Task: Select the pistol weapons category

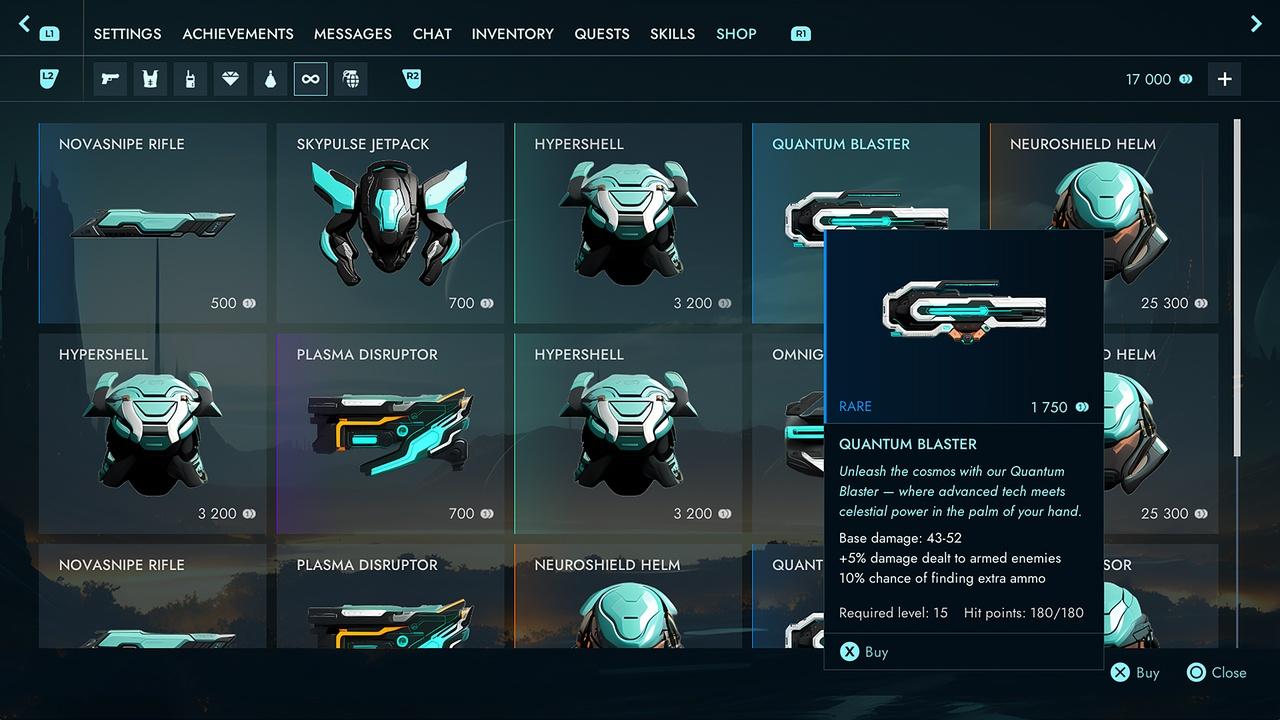Action: point(110,79)
